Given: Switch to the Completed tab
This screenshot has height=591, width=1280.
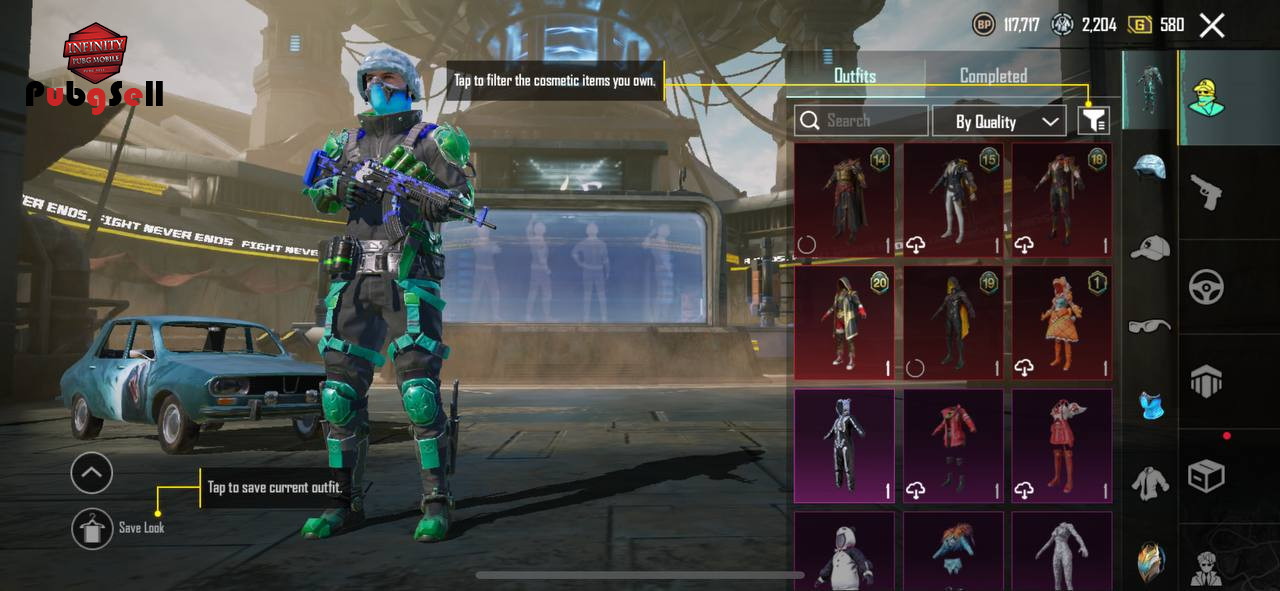Looking at the screenshot, I should (993, 76).
